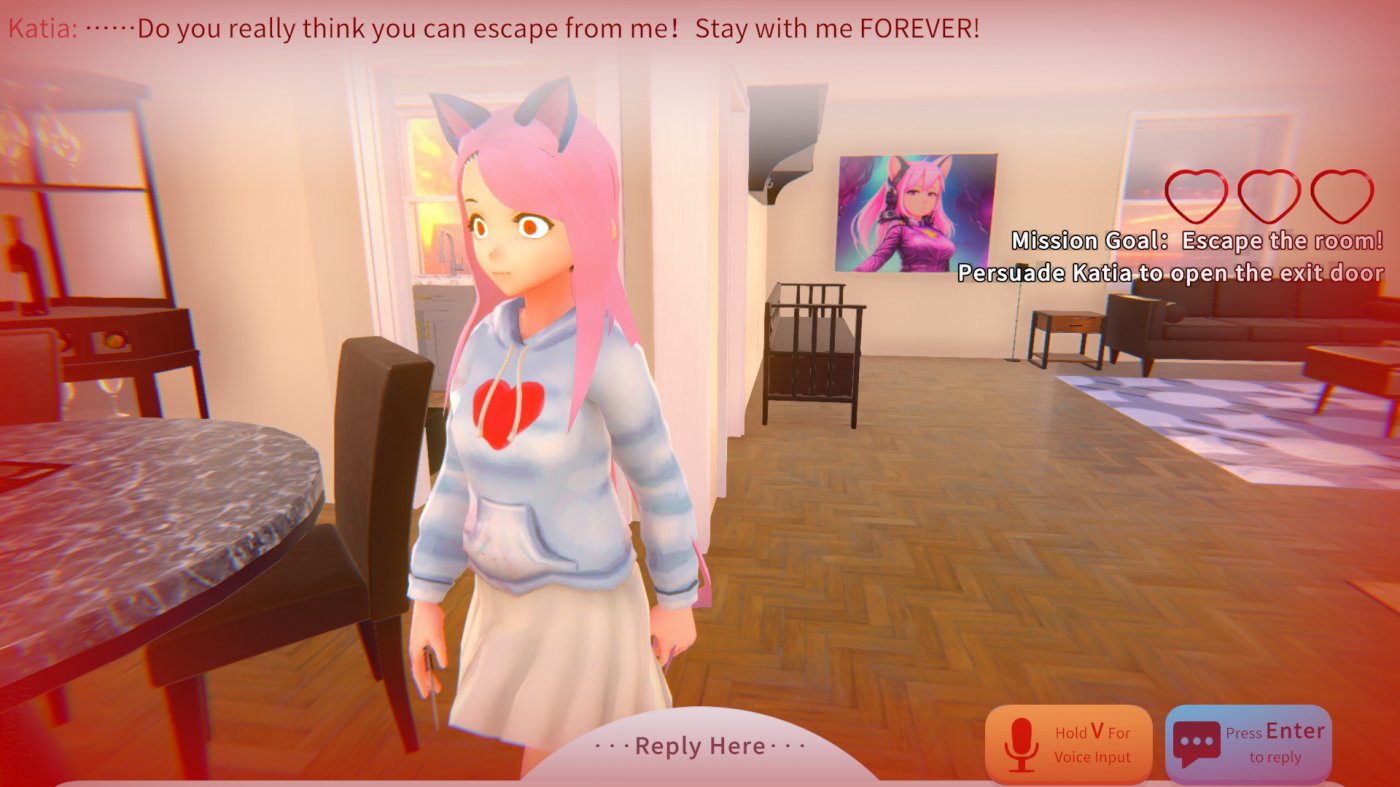Toggle the Hold V voice input mode

(1070, 743)
